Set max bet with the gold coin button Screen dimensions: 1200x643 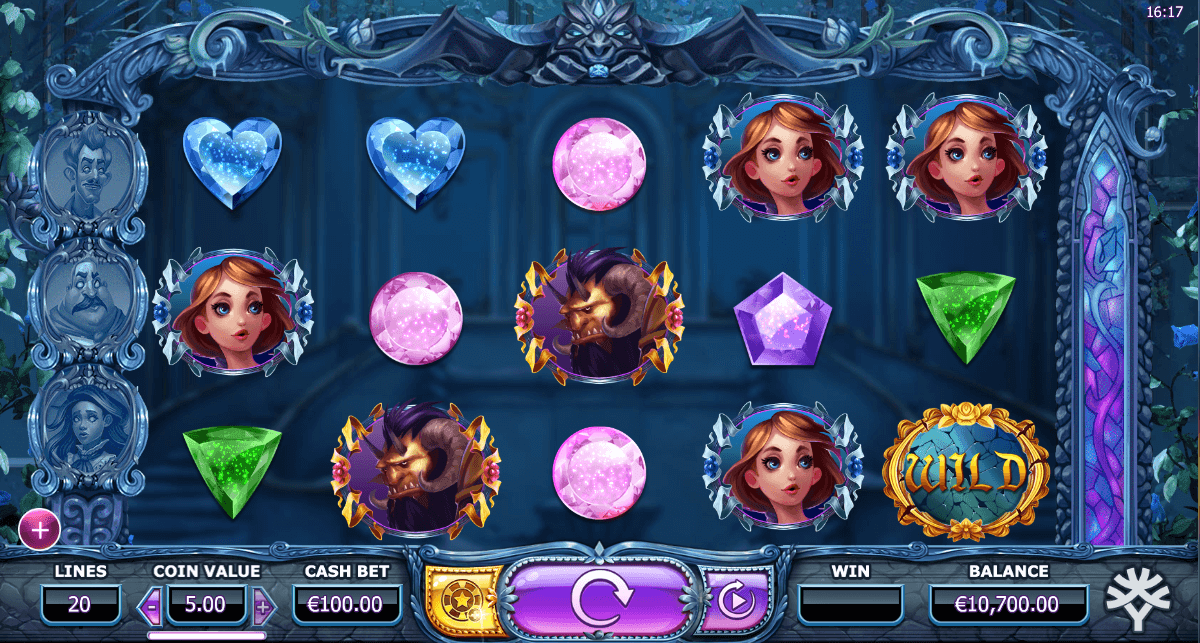461,600
